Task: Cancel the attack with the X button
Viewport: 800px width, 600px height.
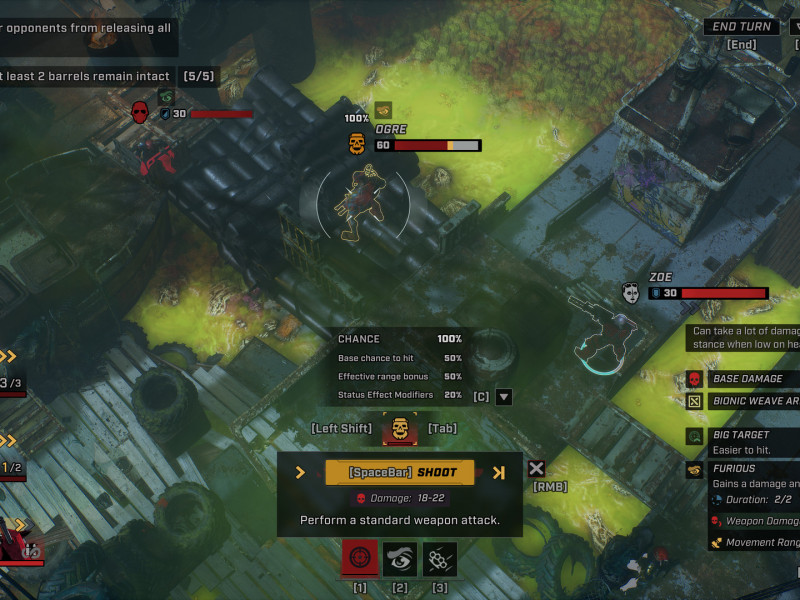Action: [x=537, y=468]
